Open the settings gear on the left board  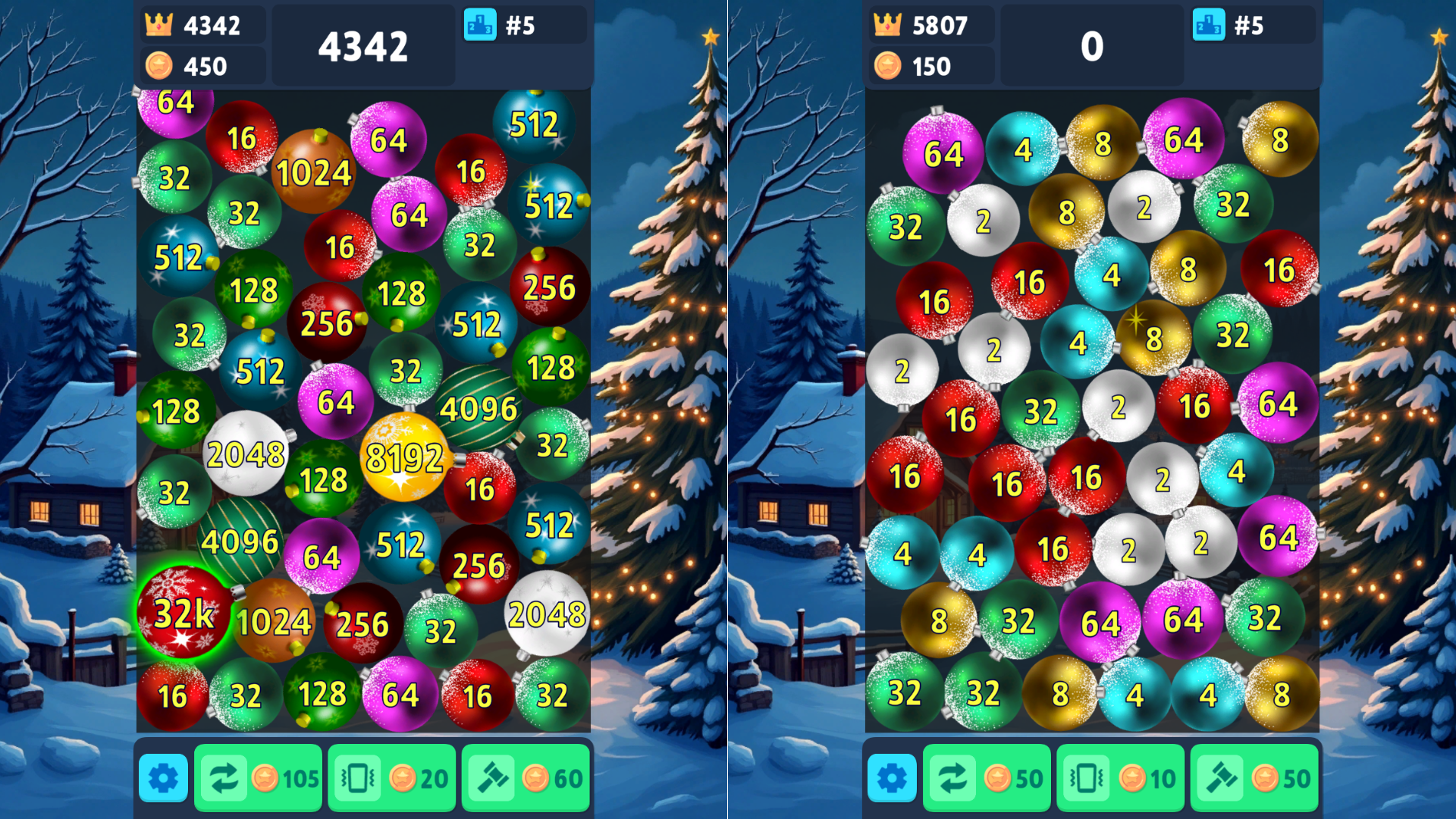click(x=162, y=777)
